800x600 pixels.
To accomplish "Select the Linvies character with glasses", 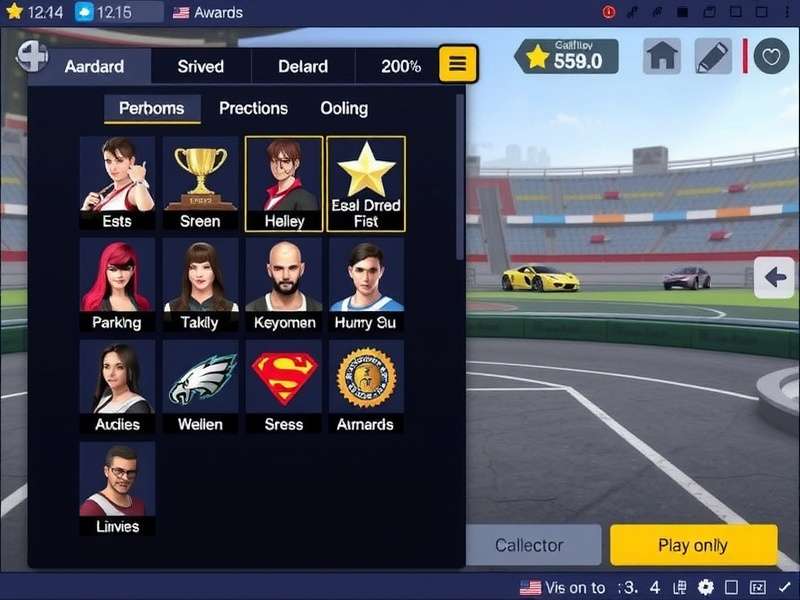I will coord(117,488).
